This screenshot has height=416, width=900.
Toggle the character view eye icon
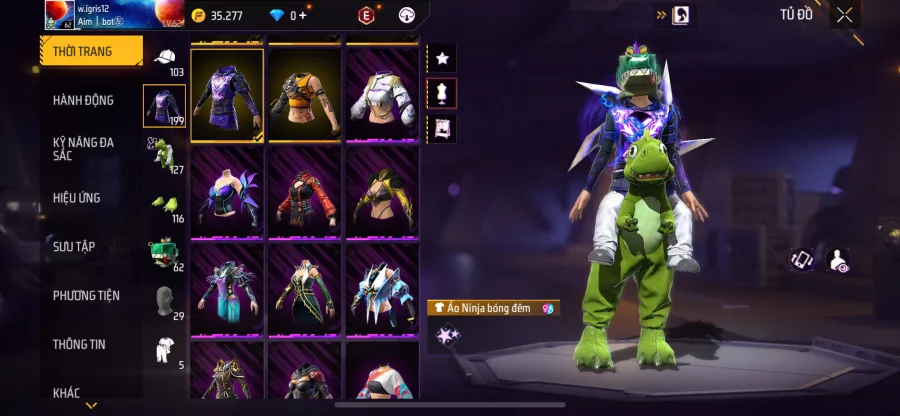837,260
